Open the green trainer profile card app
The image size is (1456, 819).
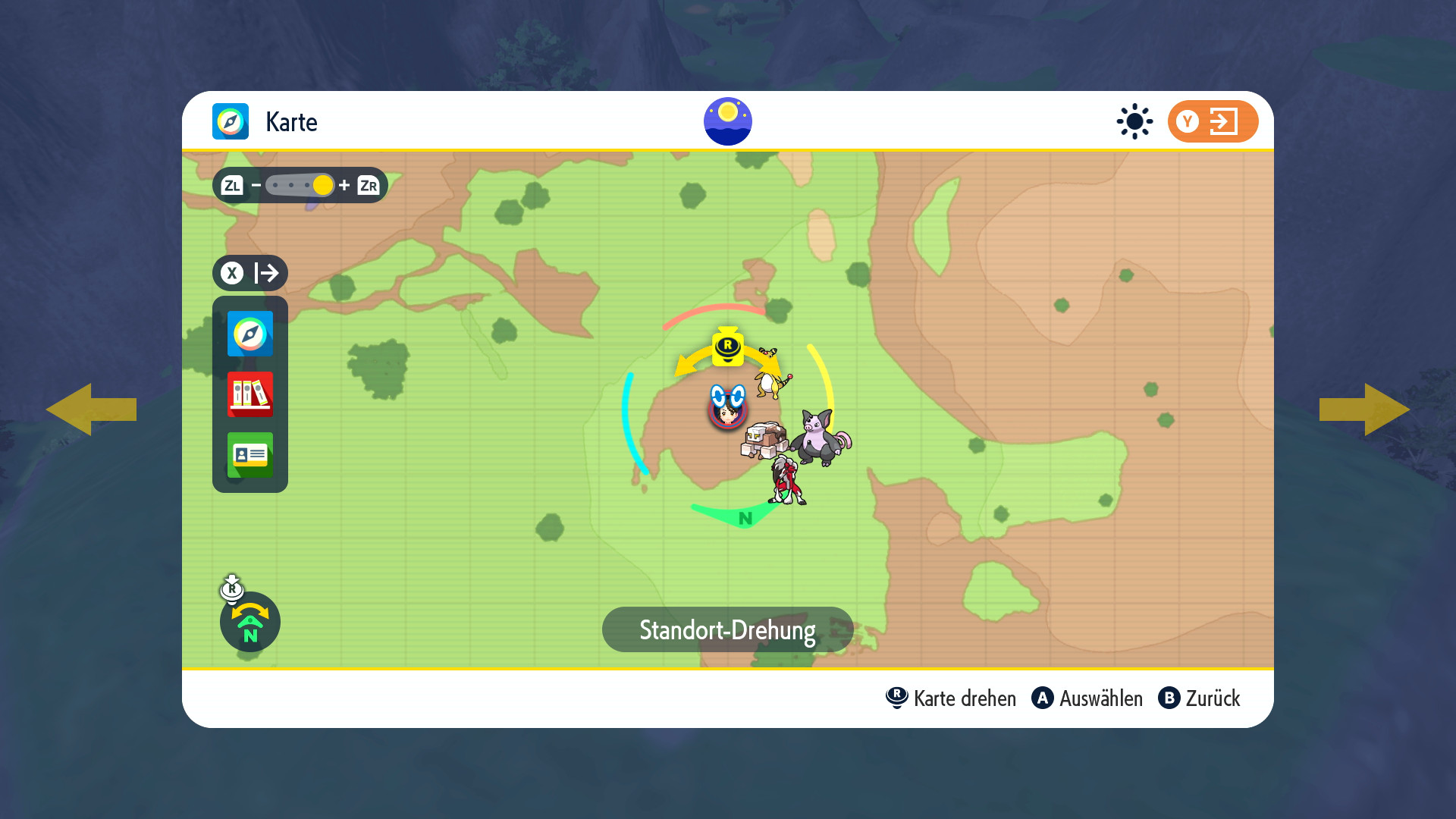[x=250, y=455]
